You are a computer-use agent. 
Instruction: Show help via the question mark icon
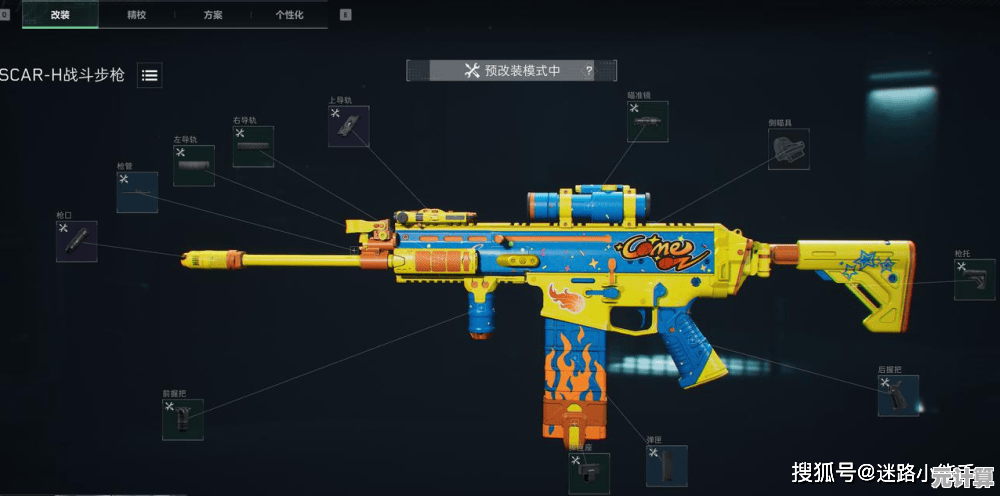pos(588,70)
